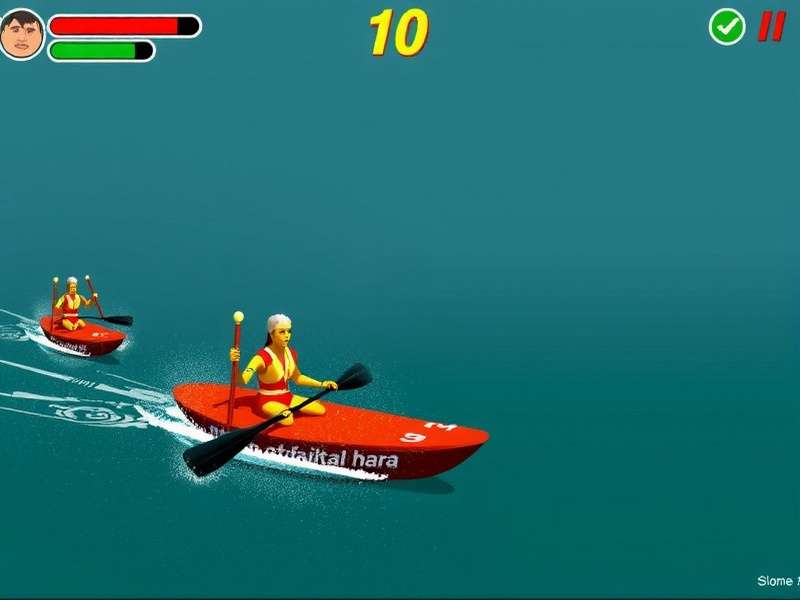
Task: Pause the game with the red pause button
Action: point(770,26)
